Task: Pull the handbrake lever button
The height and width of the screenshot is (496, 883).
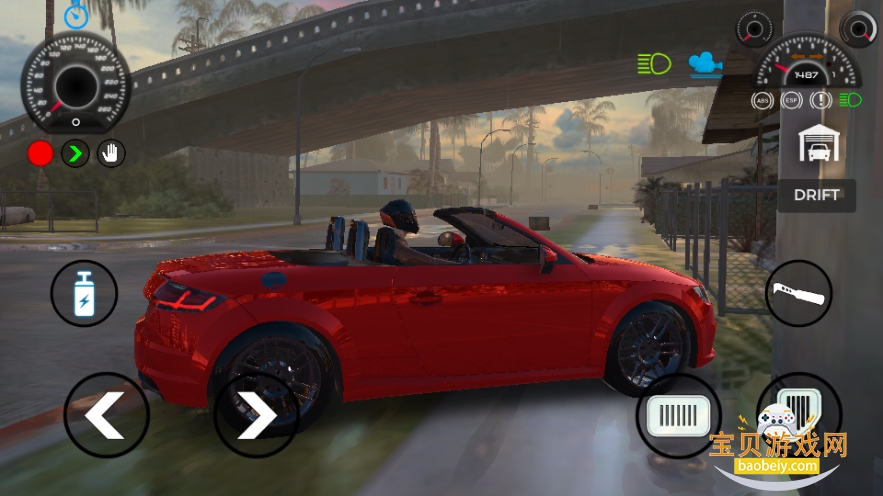Action: 799,294
